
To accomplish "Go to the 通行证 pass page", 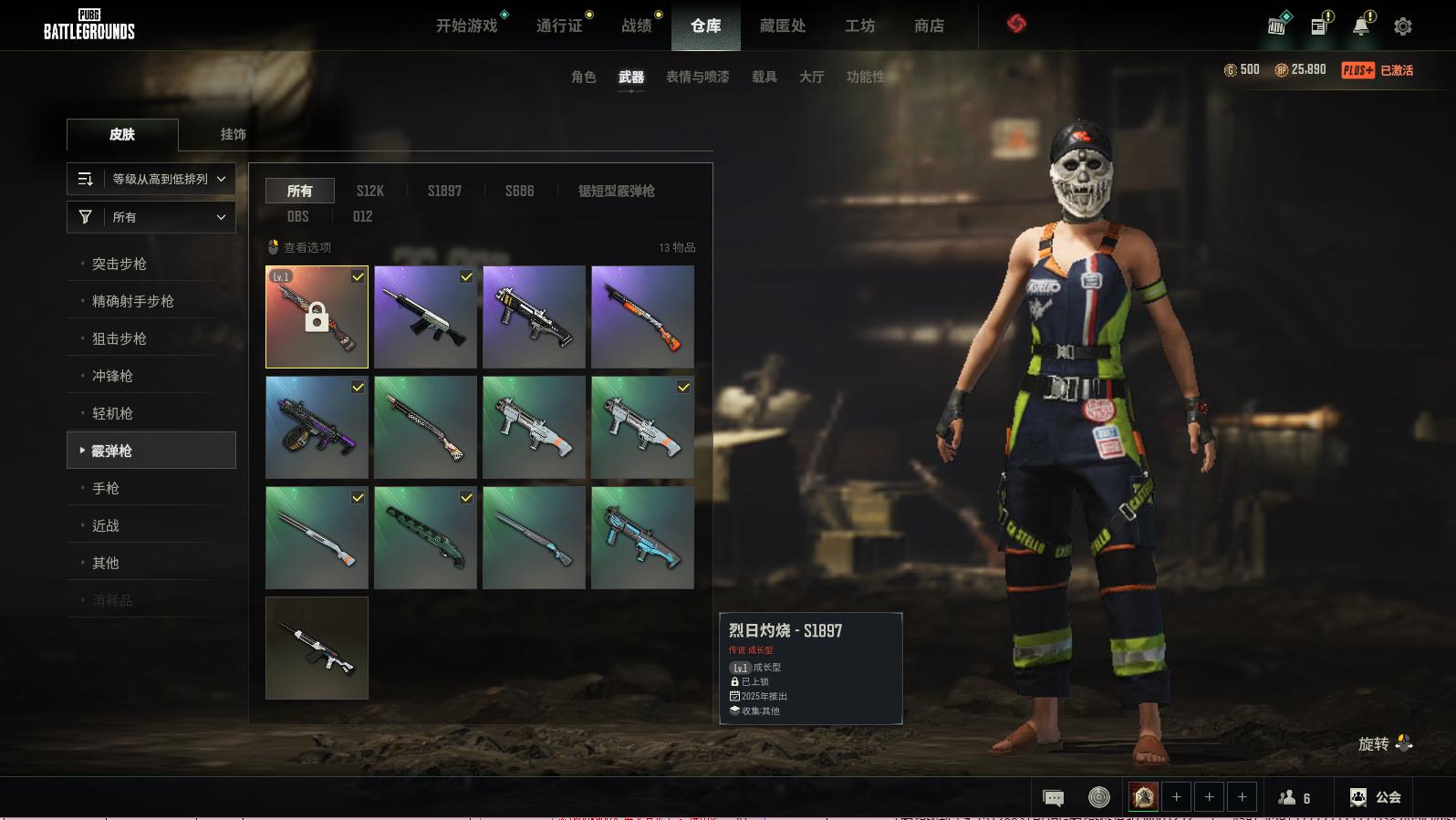I will tap(559, 26).
